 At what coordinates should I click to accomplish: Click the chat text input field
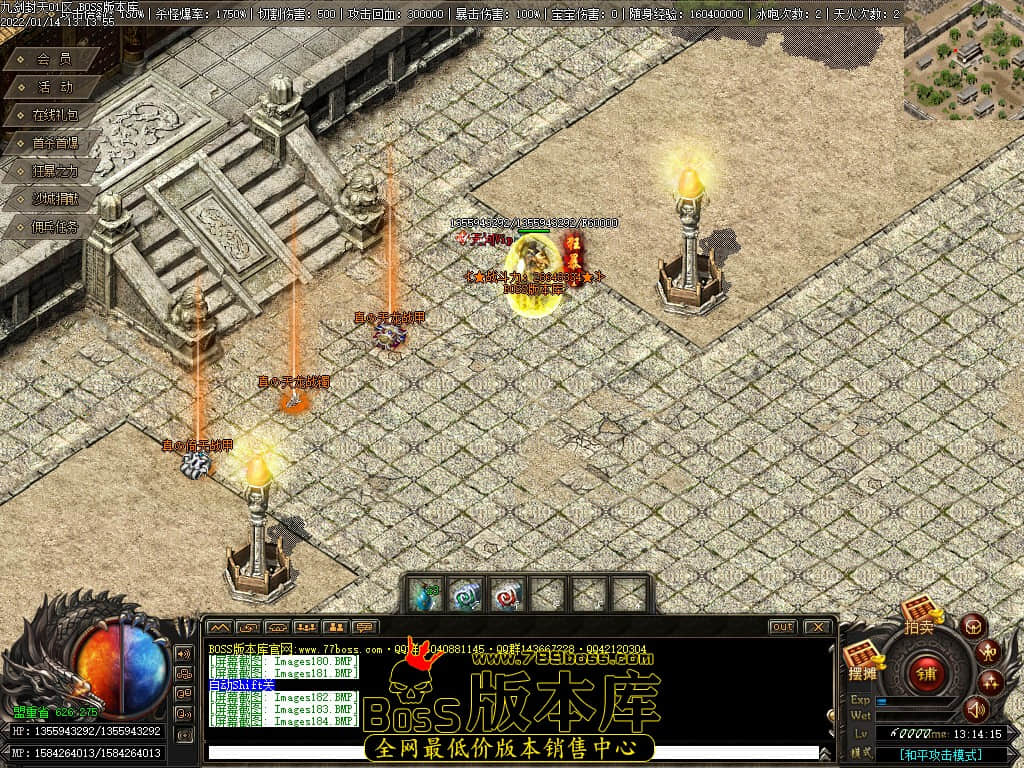point(510,752)
